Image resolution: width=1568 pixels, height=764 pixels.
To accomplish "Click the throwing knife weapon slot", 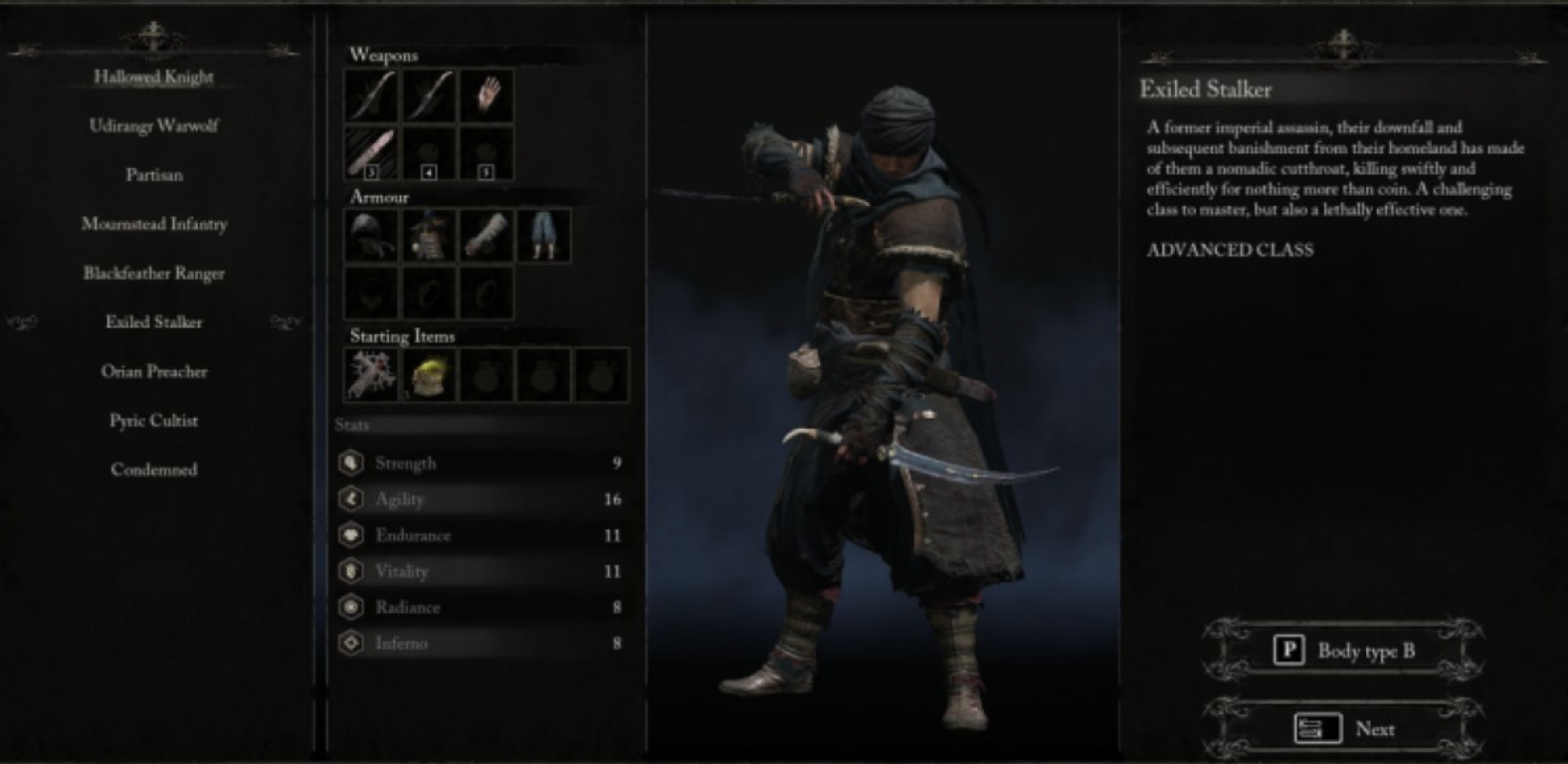I will [x=370, y=154].
